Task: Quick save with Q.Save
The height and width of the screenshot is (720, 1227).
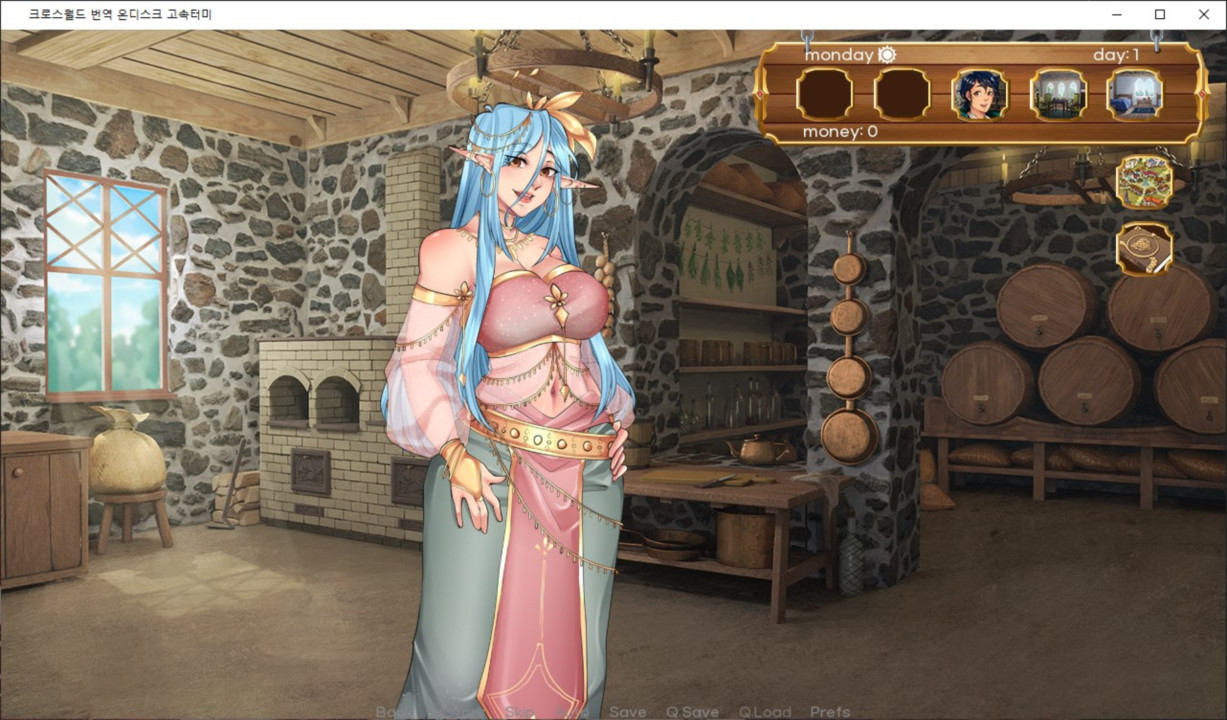Action: [x=692, y=712]
